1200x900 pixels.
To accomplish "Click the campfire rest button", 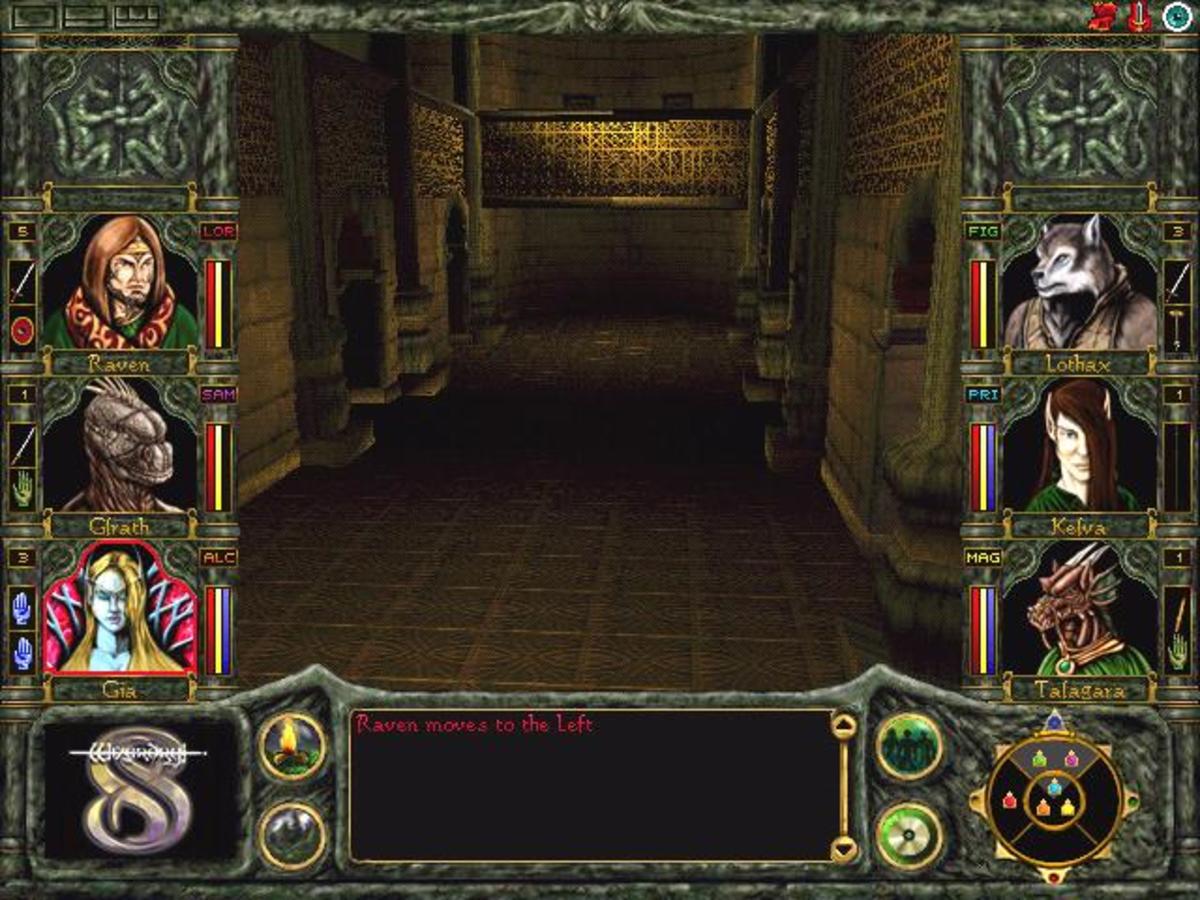I will (x=292, y=746).
